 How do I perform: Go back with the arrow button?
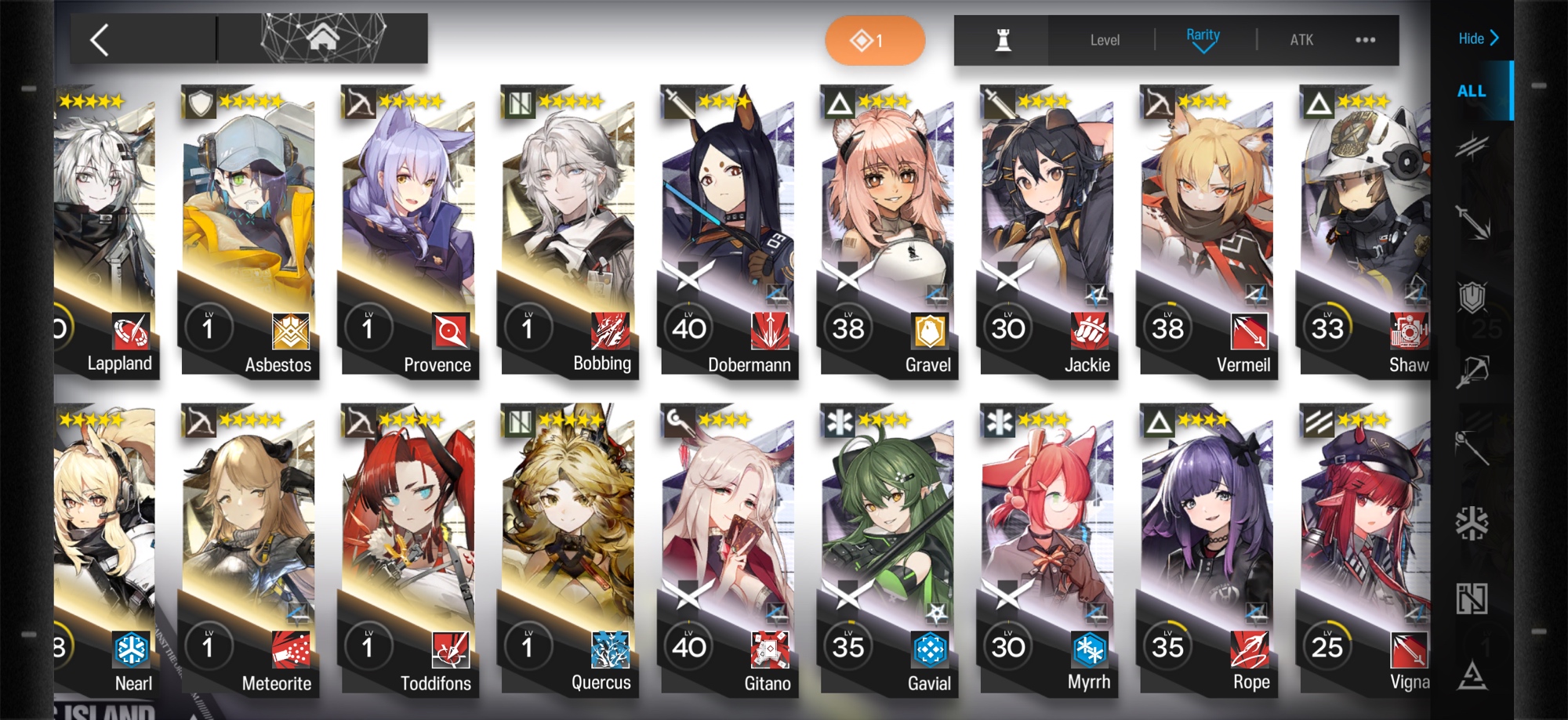pyautogui.click(x=100, y=39)
